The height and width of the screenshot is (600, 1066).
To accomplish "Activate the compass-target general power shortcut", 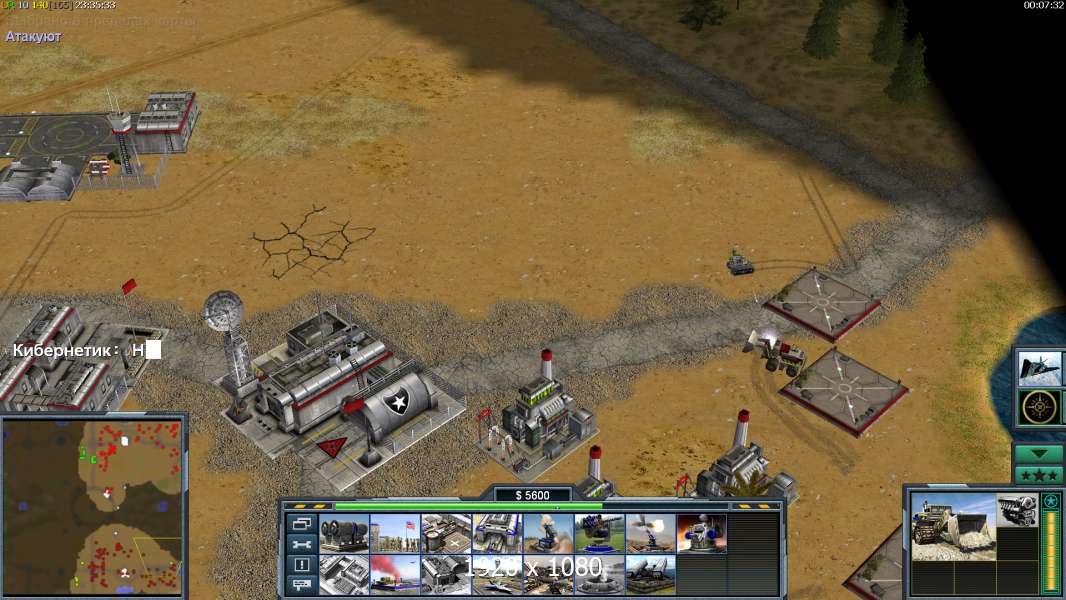I will pos(1040,407).
